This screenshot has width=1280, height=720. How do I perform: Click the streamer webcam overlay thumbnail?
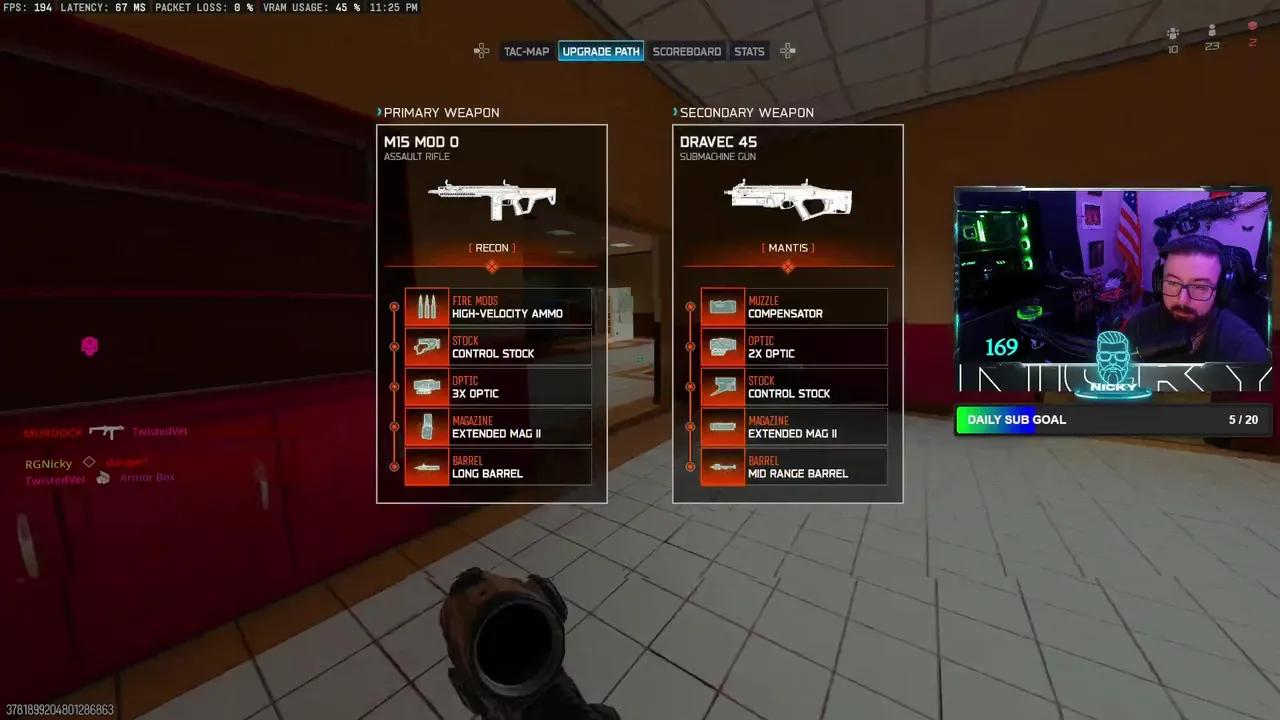tap(1112, 290)
